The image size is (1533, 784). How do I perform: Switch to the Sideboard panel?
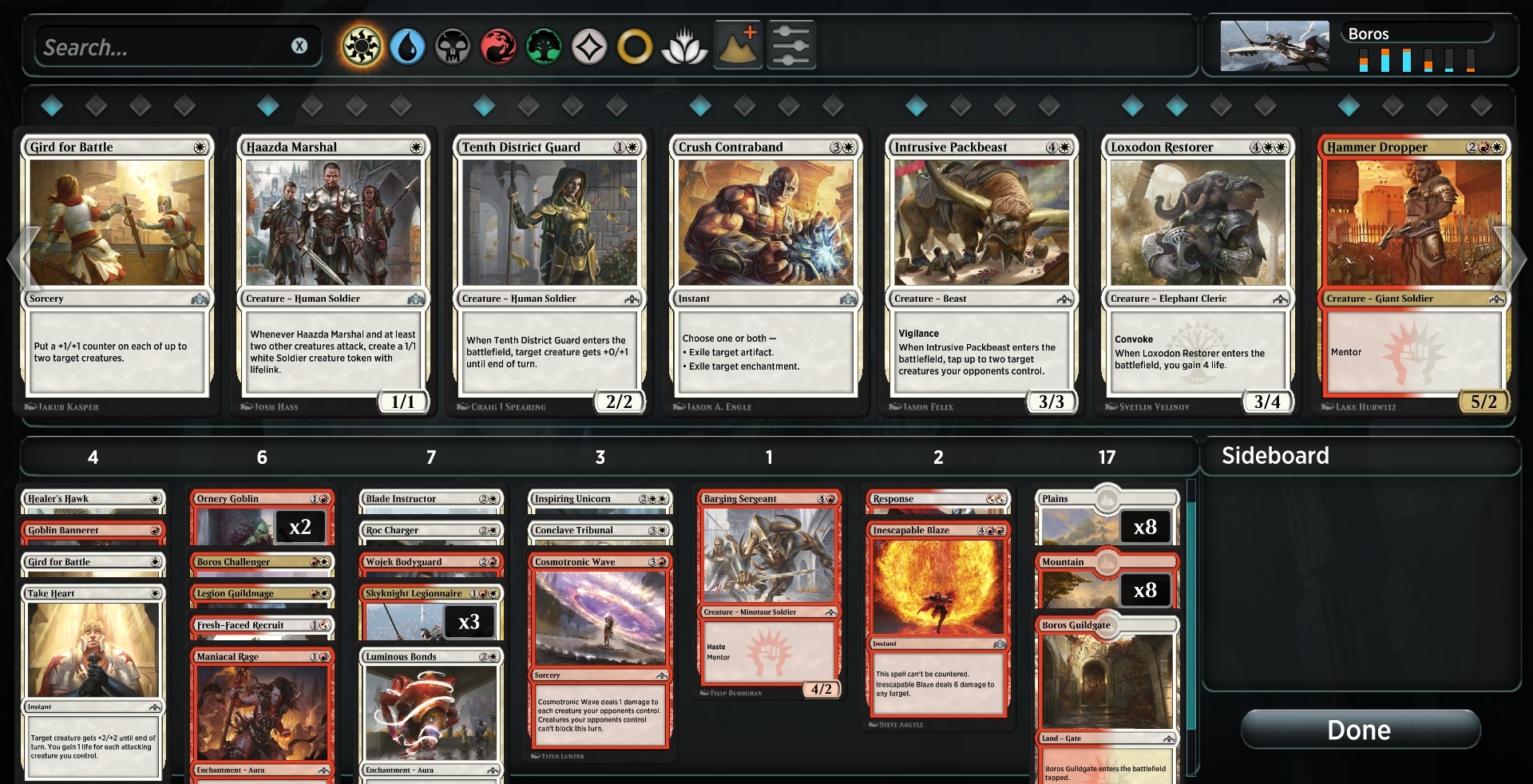point(1275,456)
